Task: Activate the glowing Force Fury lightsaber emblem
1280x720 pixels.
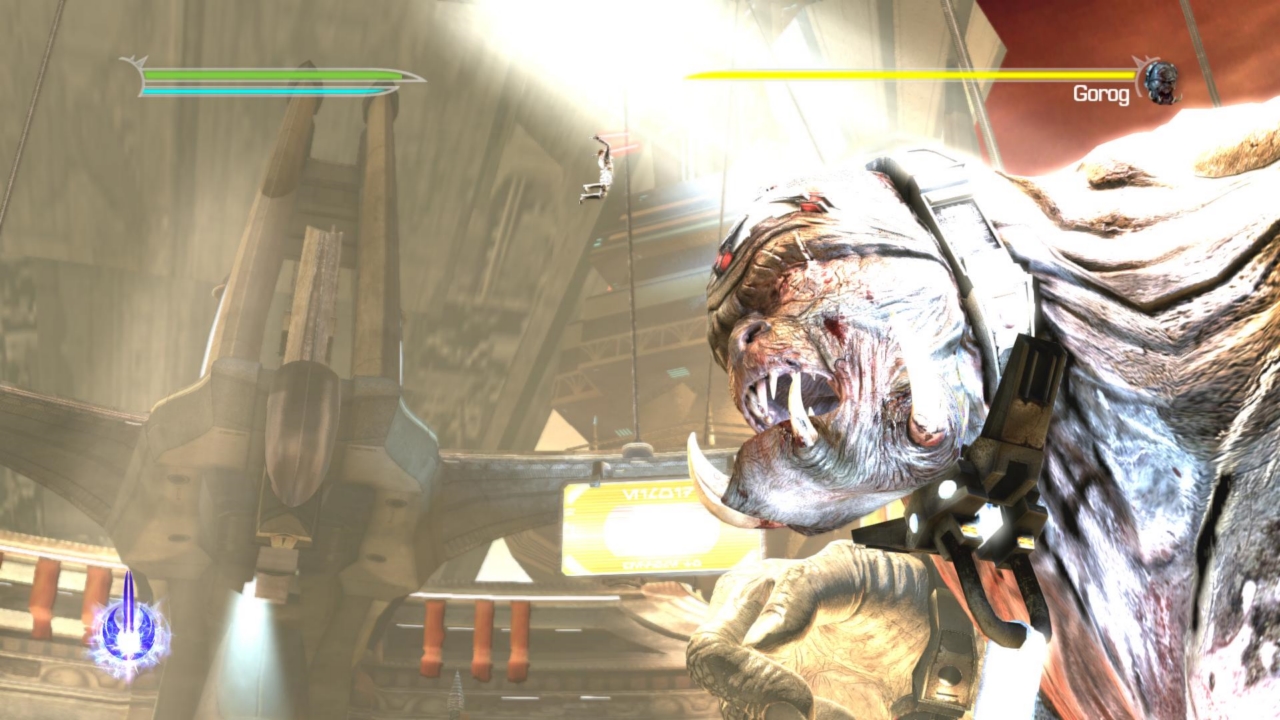Action: coord(129,629)
